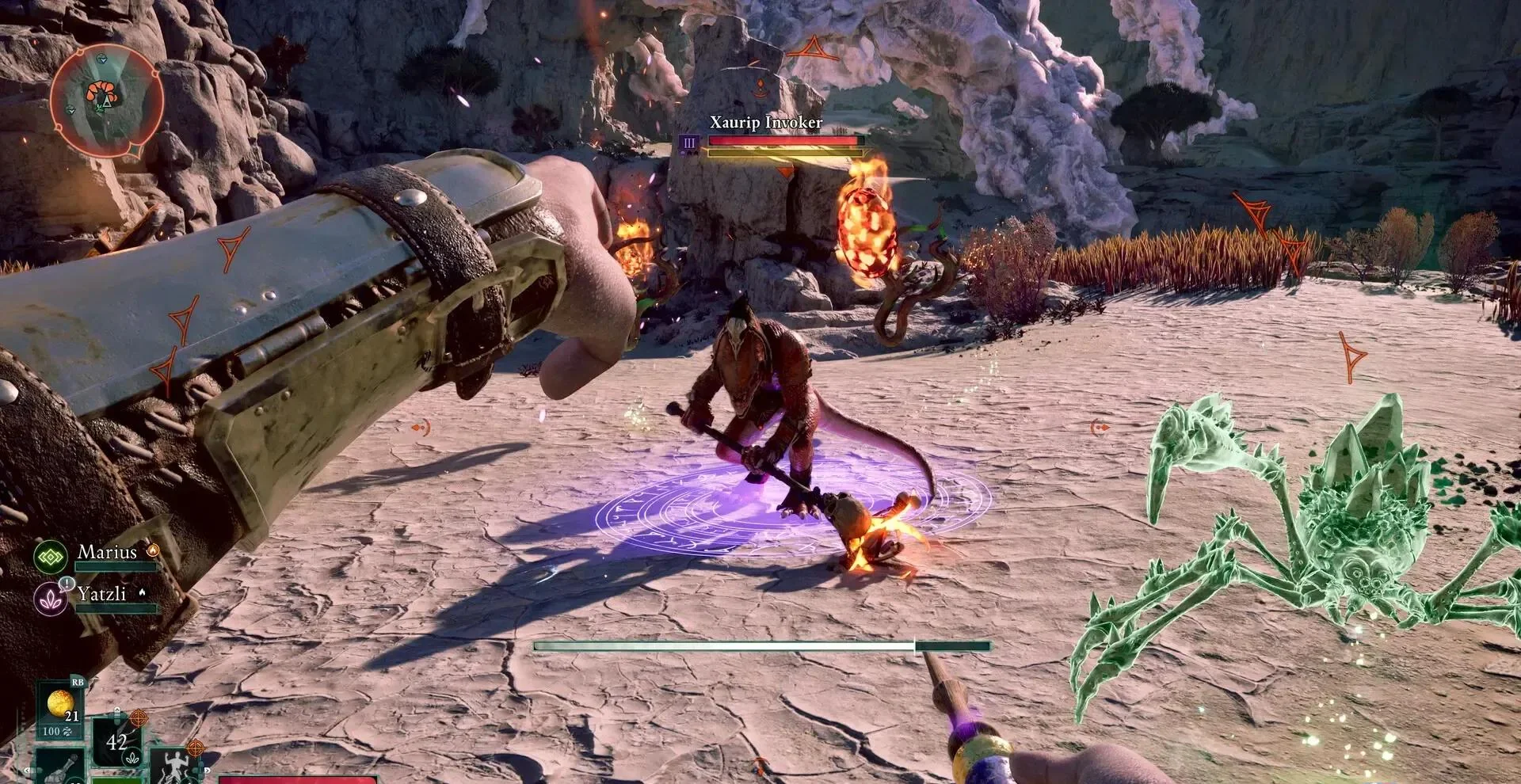1521x784 pixels.
Task: Select Yatzli's purple companion emblem
Action: [51, 598]
